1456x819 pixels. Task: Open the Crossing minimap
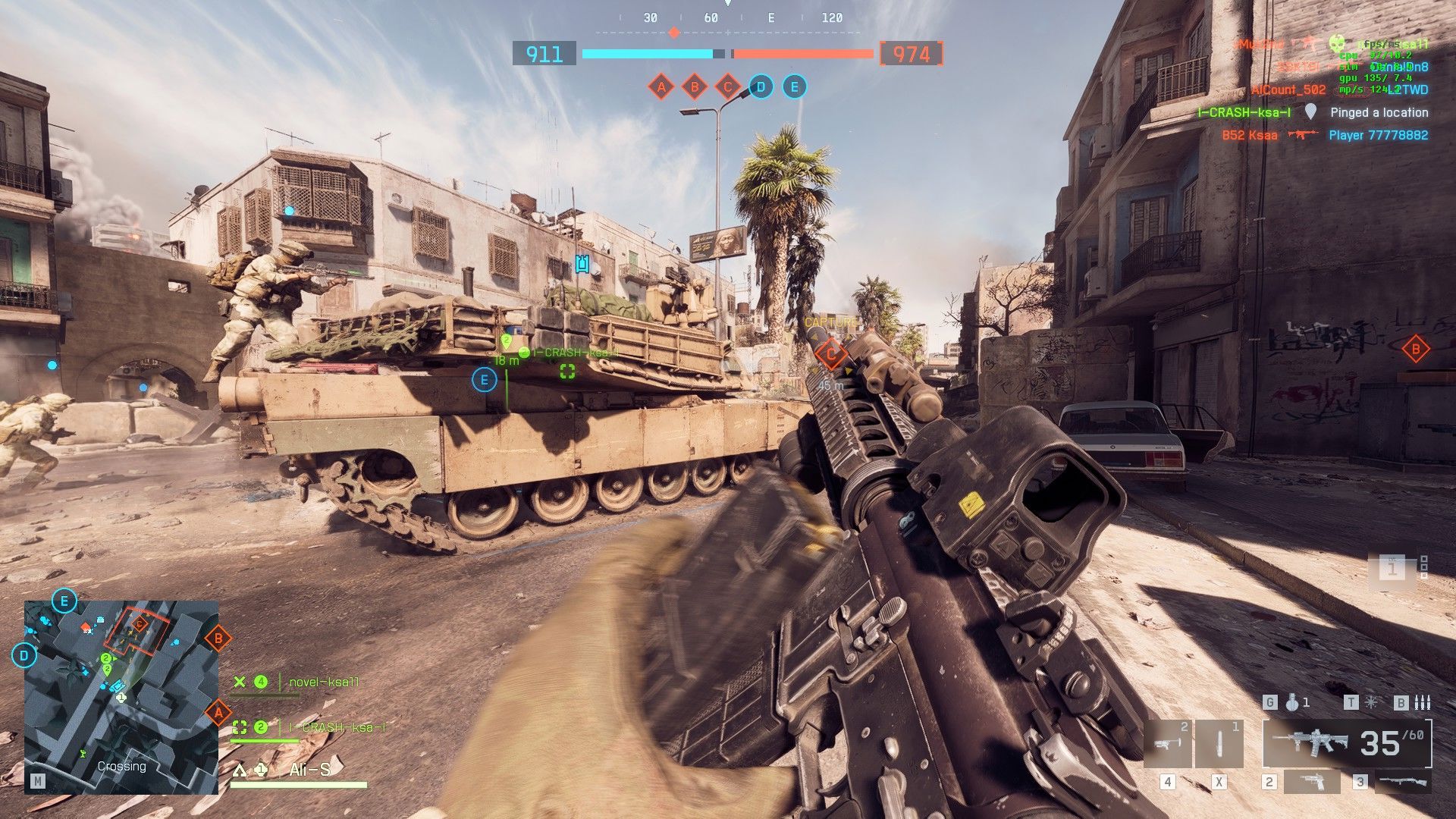(x=121, y=697)
